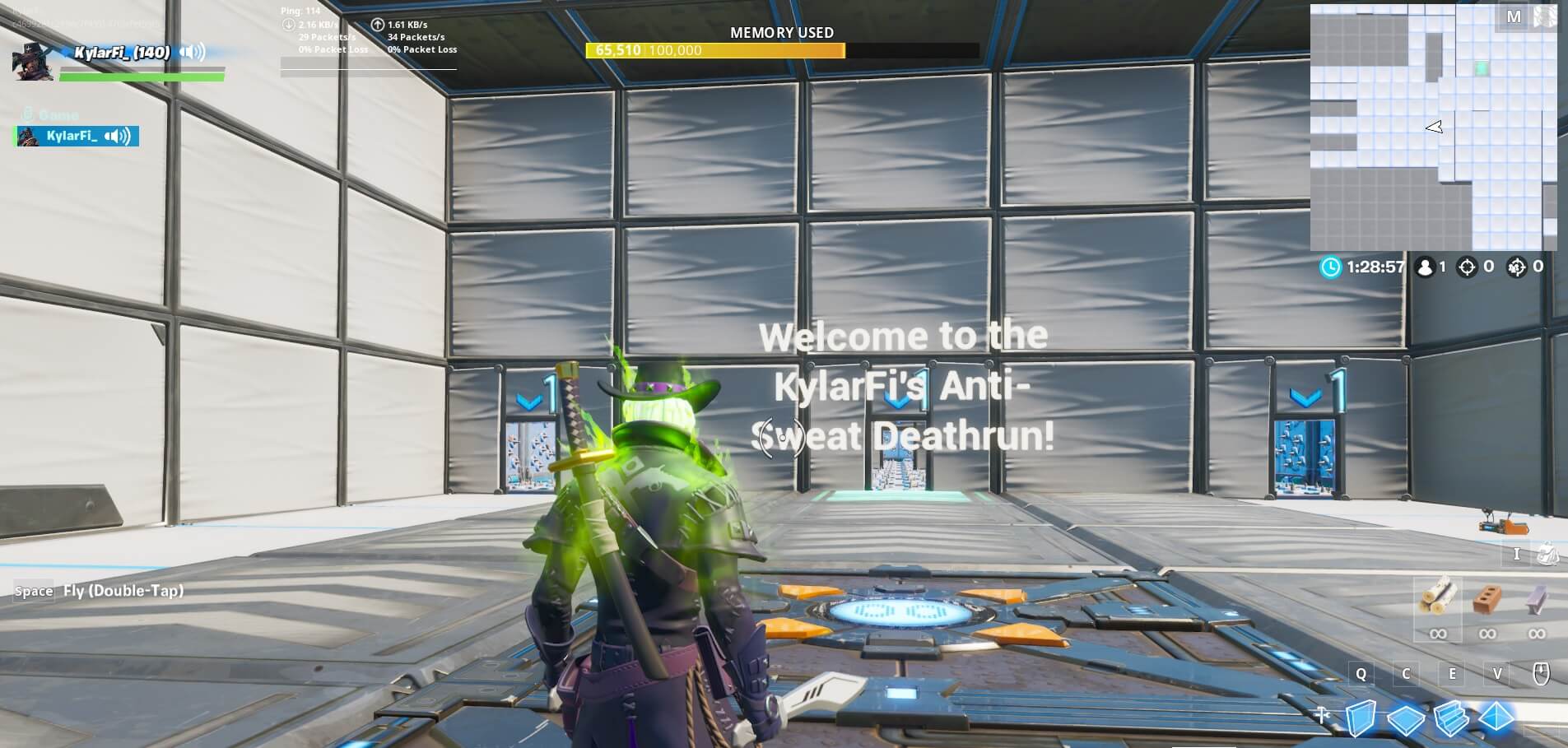This screenshot has height=748, width=1568.
Task: Open the inventory backpack icon
Action: point(1549,554)
